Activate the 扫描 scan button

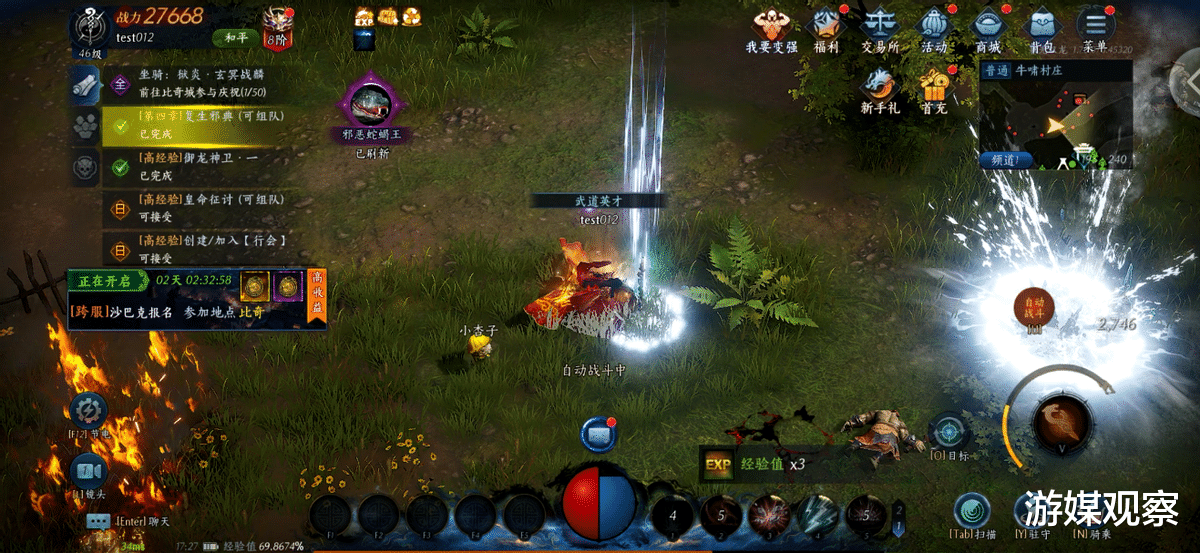click(x=970, y=510)
